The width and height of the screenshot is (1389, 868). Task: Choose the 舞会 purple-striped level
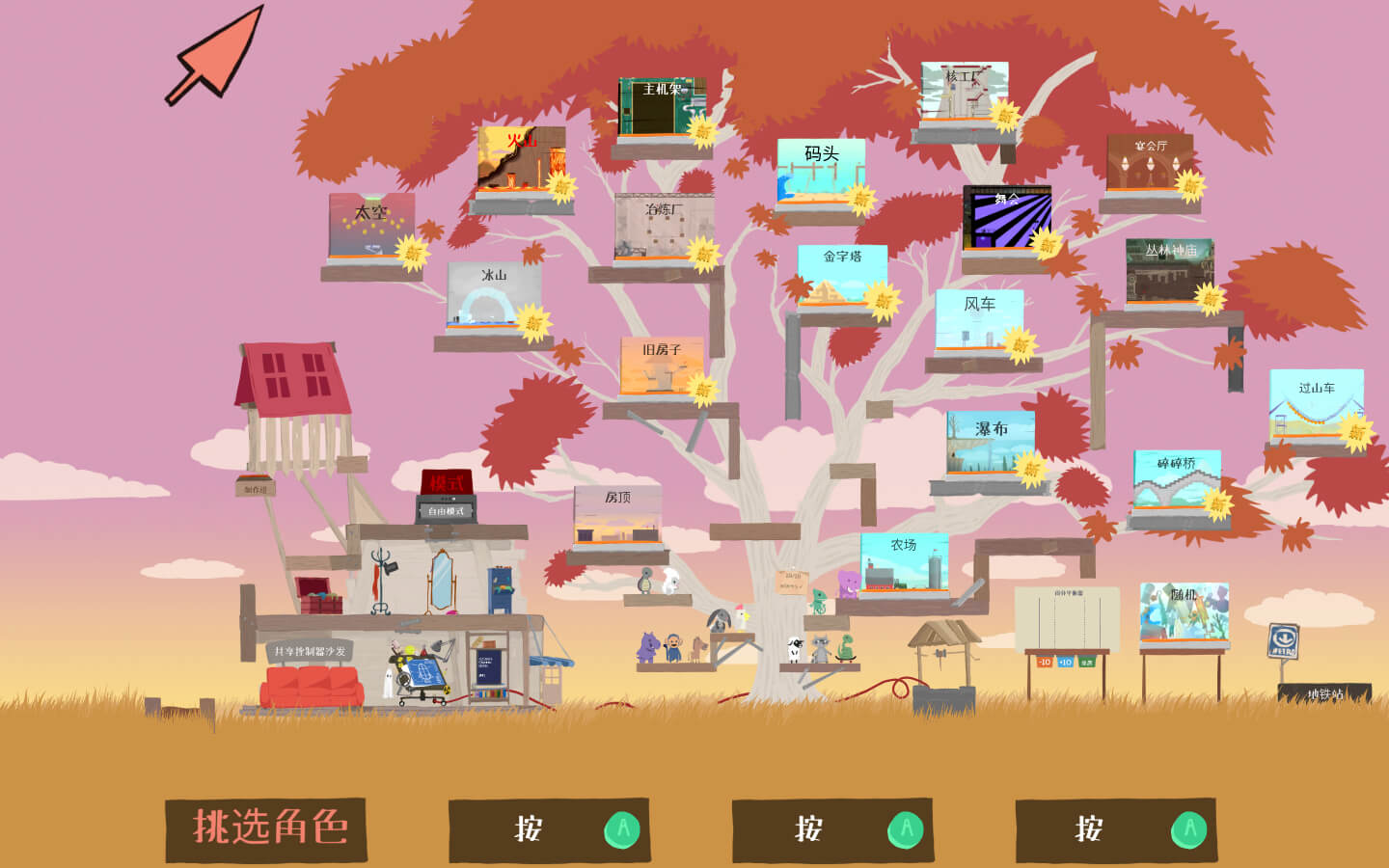coord(1006,218)
